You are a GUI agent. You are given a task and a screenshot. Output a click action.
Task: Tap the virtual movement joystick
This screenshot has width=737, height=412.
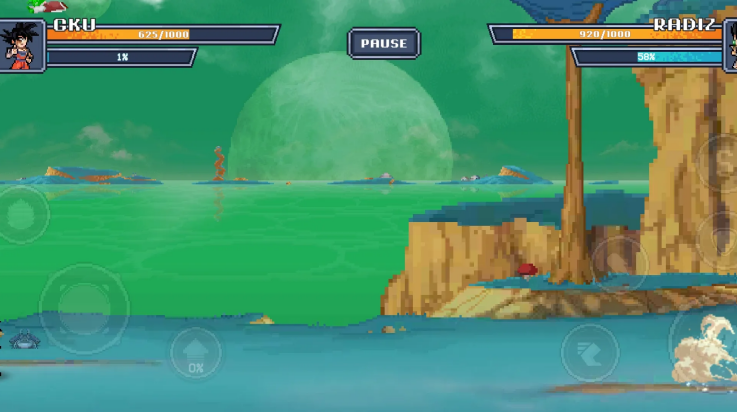pyautogui.click(x=83, y=308)
